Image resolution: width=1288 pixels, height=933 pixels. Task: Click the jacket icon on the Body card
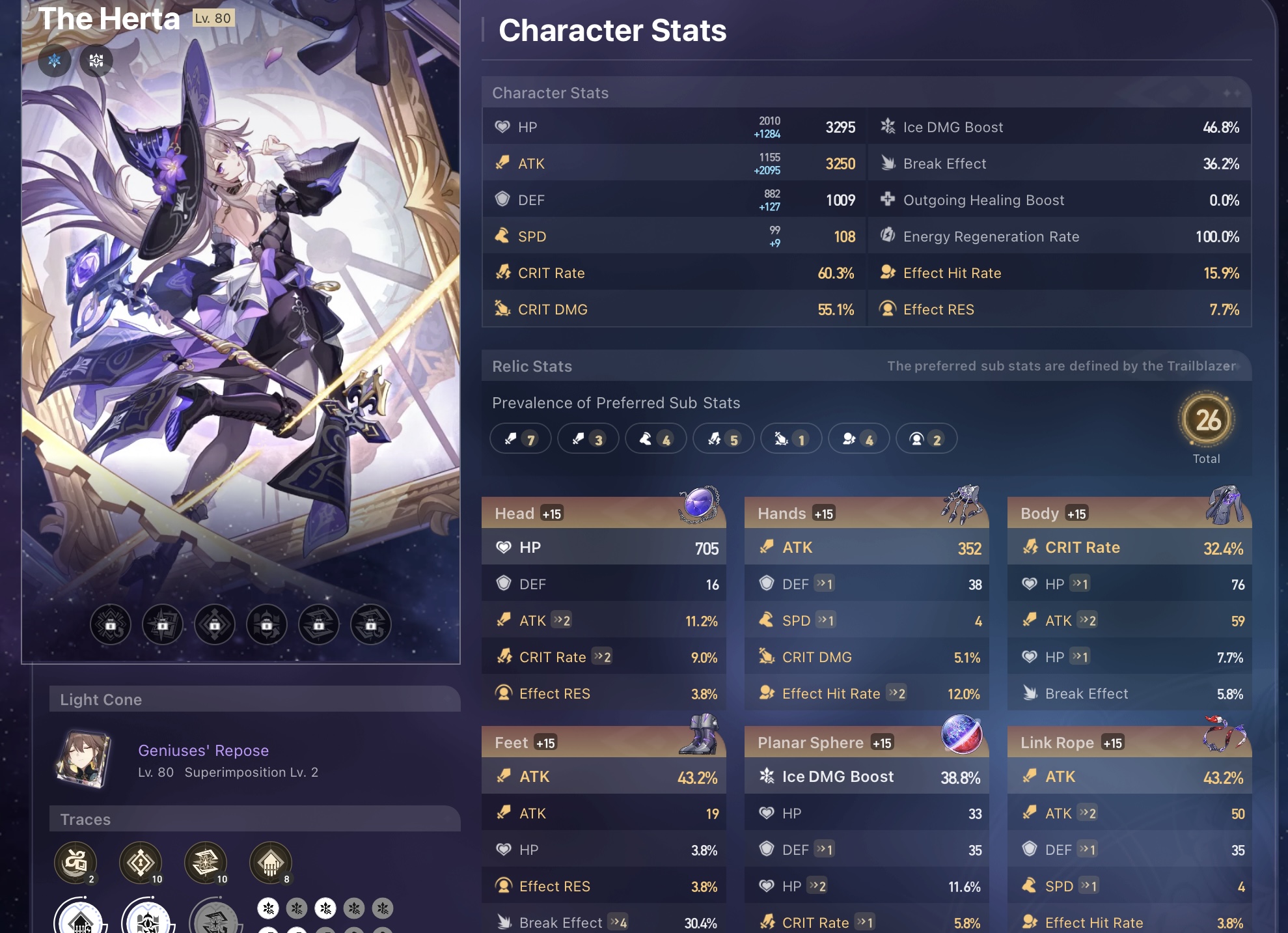tap(1226, 505)
